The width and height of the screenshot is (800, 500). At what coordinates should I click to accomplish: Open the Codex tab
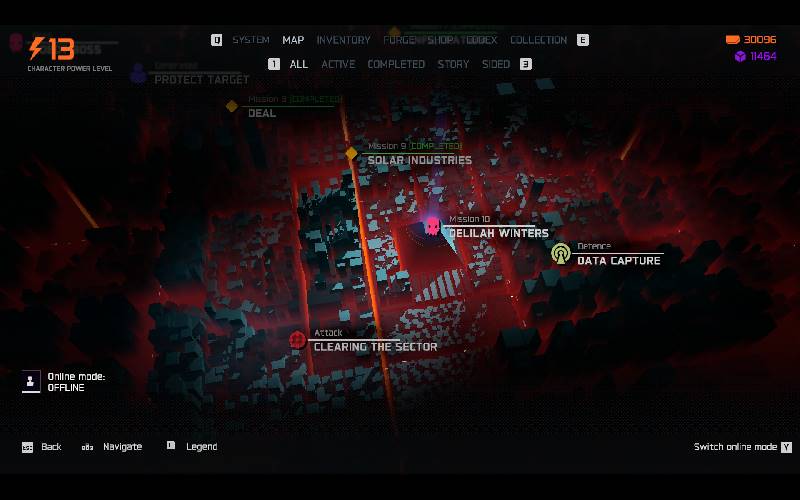tap(481, 40)
